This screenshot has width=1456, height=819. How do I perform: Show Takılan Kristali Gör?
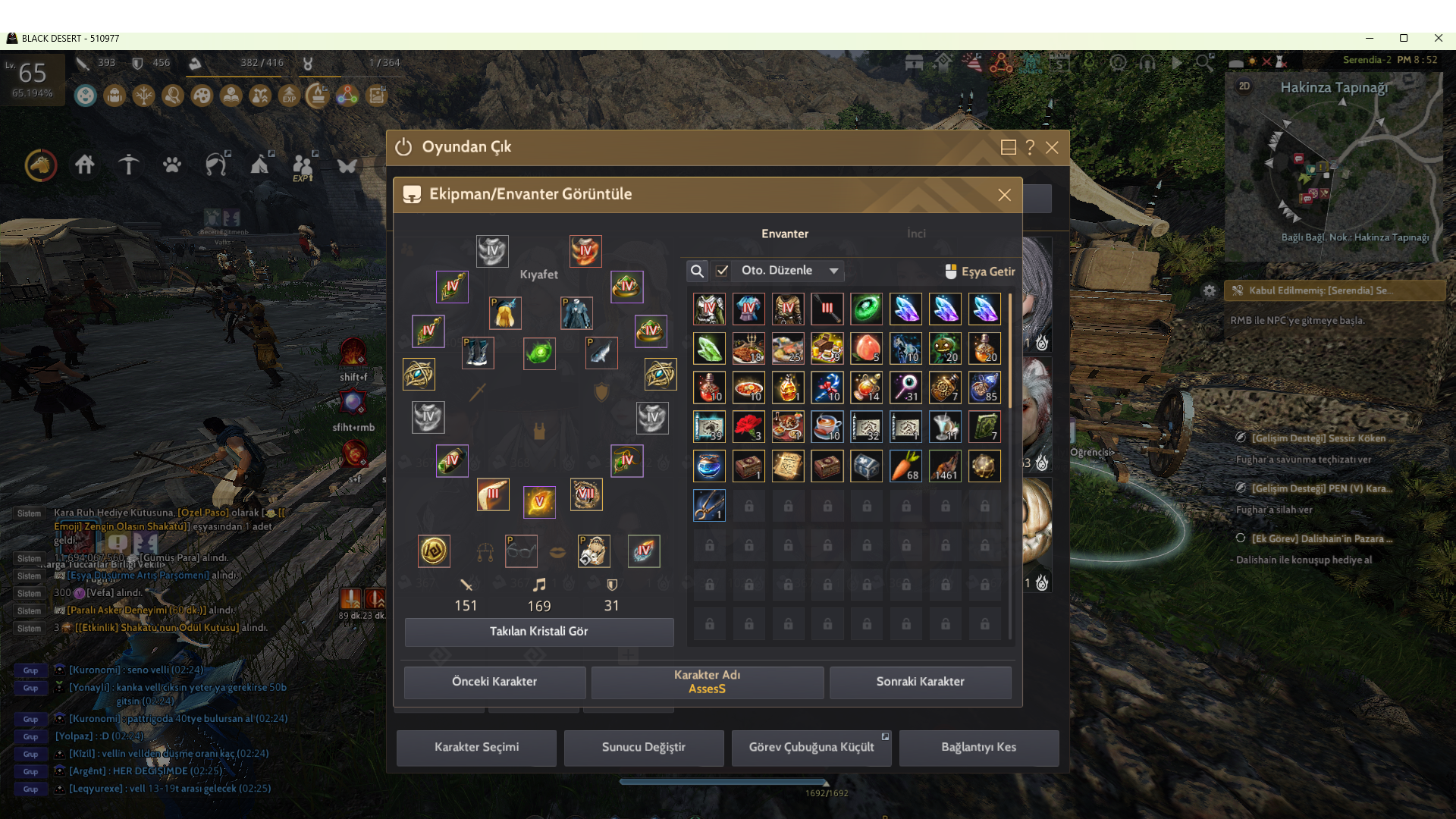point(538,632)
